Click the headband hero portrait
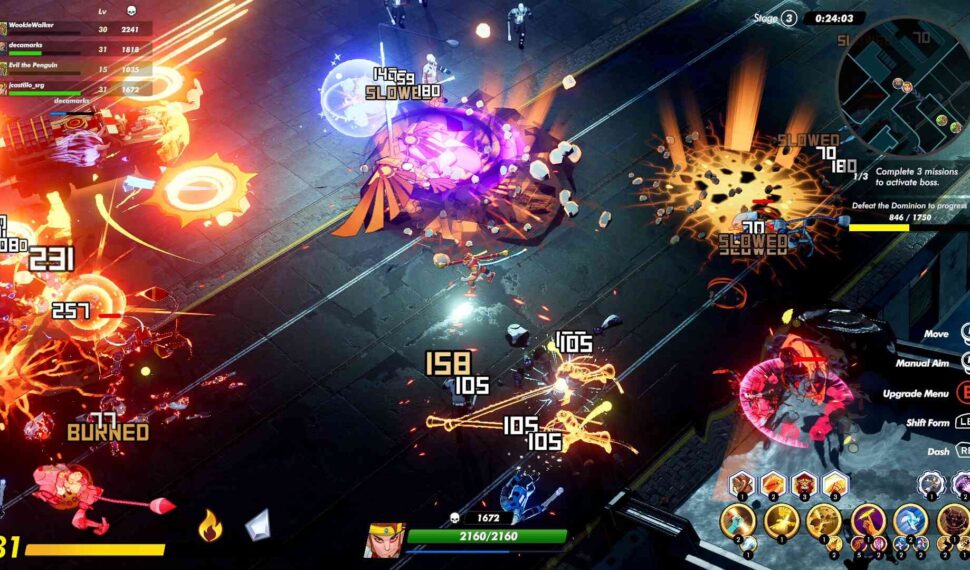This screenshot has width=970, height=570. click(383, 539)
